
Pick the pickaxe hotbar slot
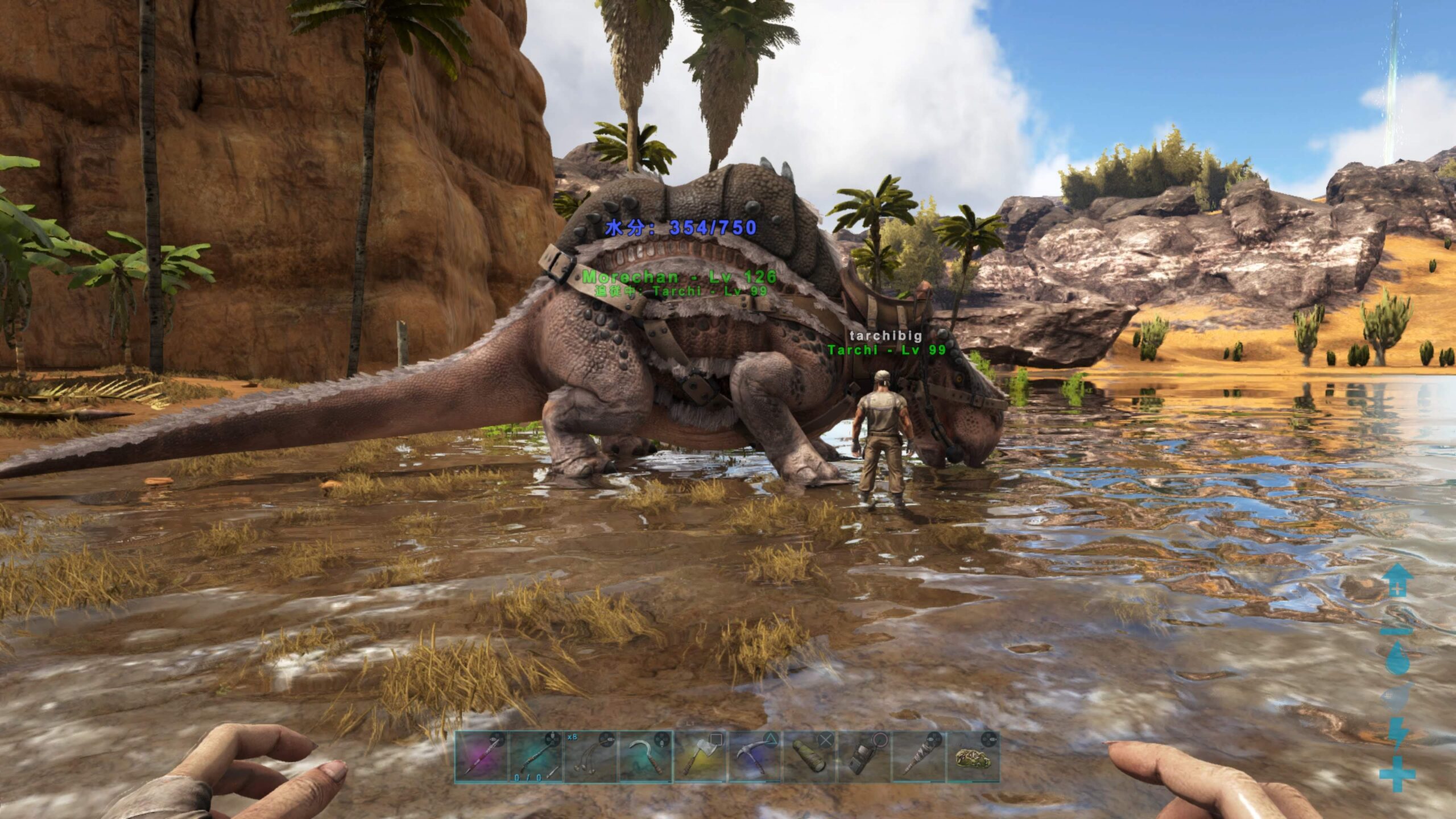755,756
